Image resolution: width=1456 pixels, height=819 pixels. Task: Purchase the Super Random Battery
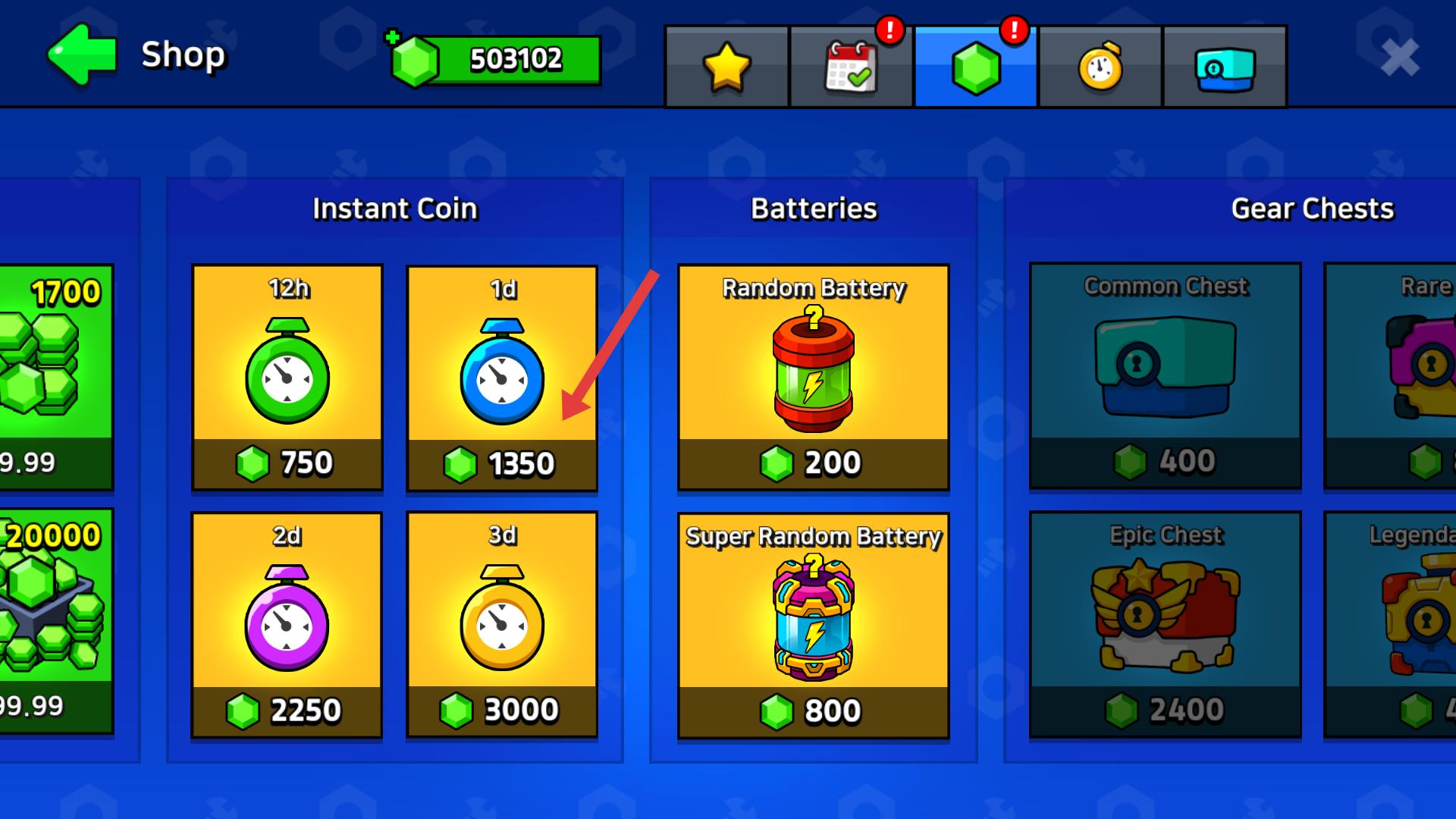point(813,625)
